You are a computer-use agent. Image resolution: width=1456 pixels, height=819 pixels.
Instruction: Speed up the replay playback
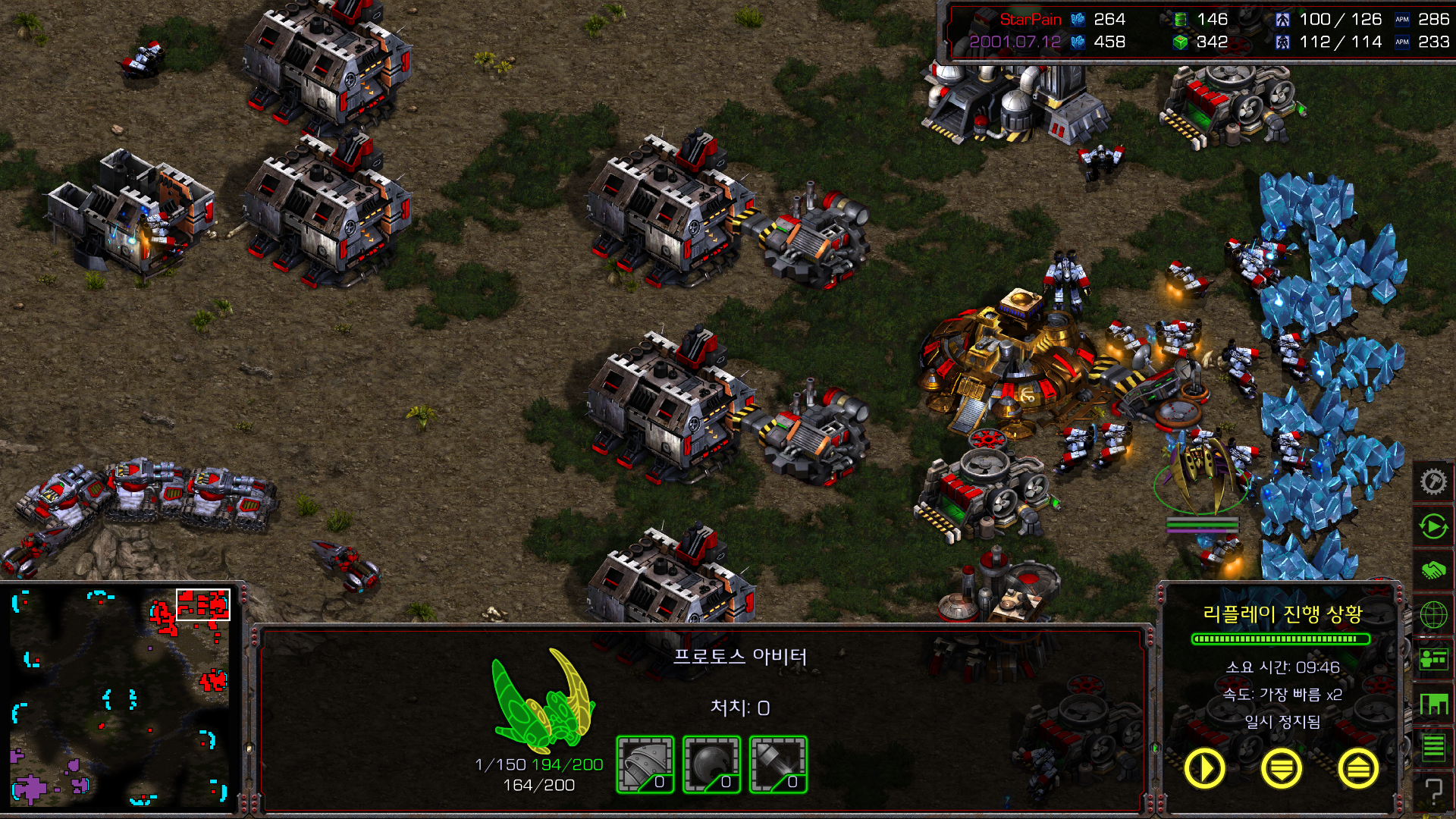pos(1357,768)
